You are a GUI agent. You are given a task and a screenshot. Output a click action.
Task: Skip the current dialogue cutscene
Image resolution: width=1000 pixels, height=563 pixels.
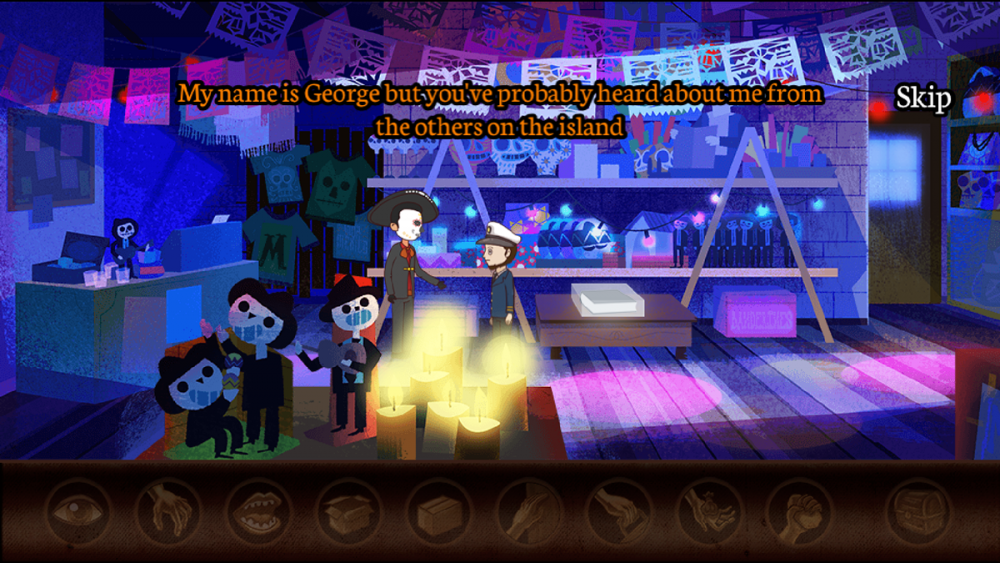coord(922,98)
